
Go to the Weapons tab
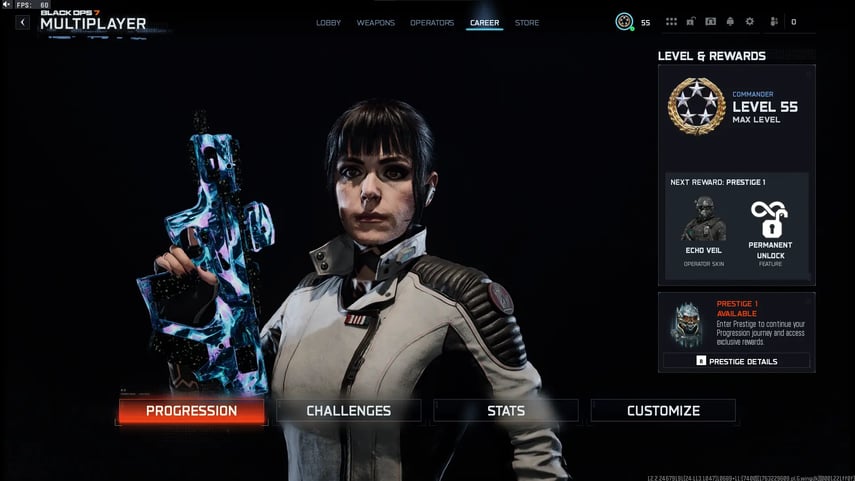tap(375, 22)
